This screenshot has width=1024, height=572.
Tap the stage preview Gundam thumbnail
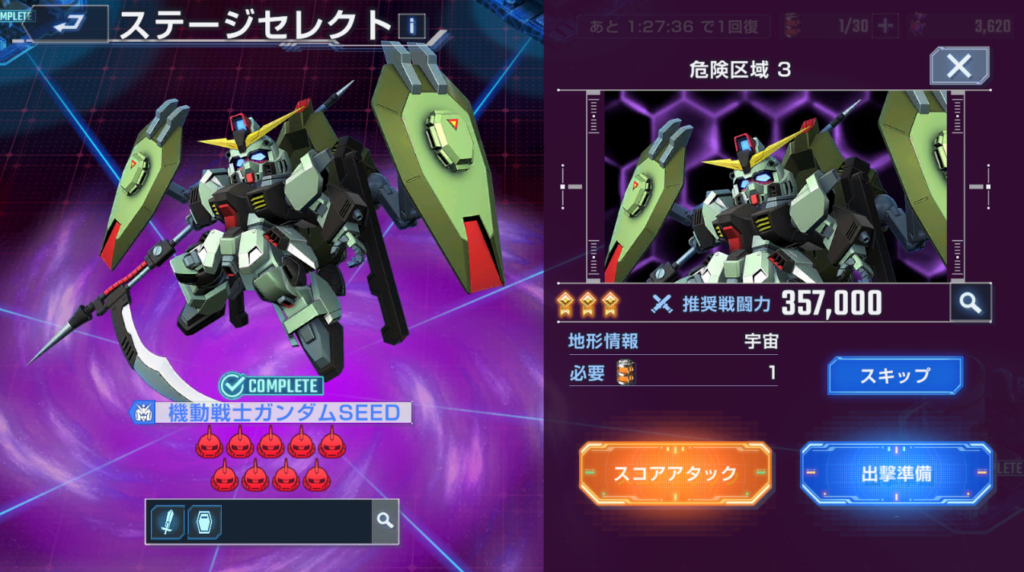click(x=773, y=187)
